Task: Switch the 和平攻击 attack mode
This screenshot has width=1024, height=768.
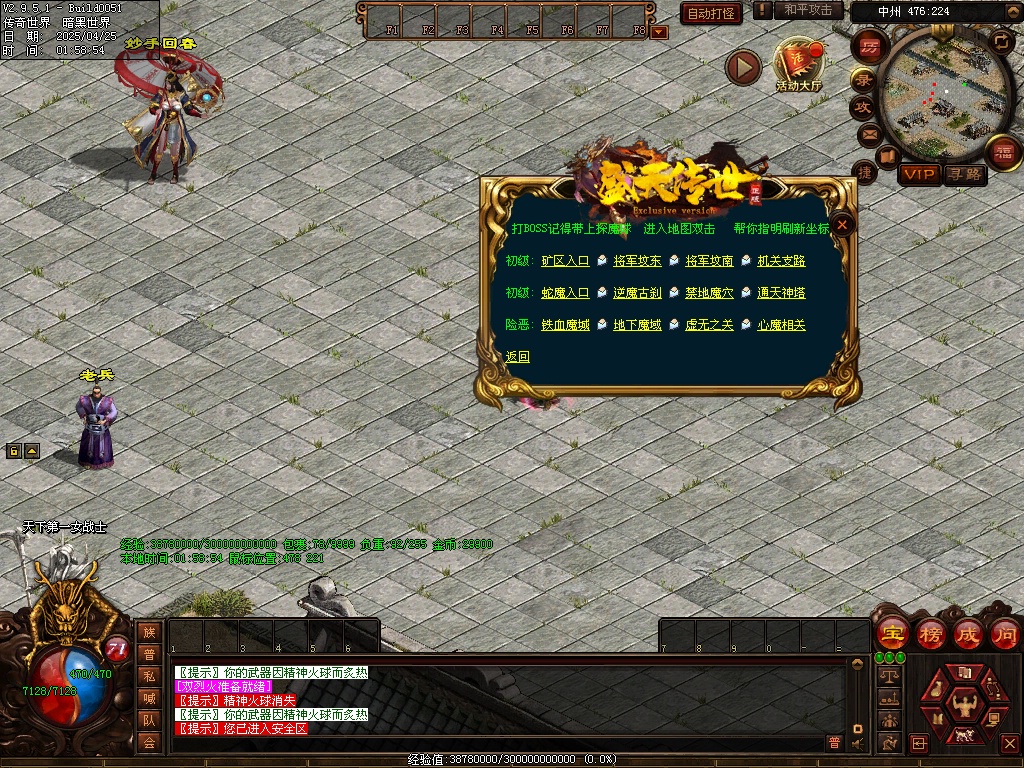Action: tap(808, 10)
